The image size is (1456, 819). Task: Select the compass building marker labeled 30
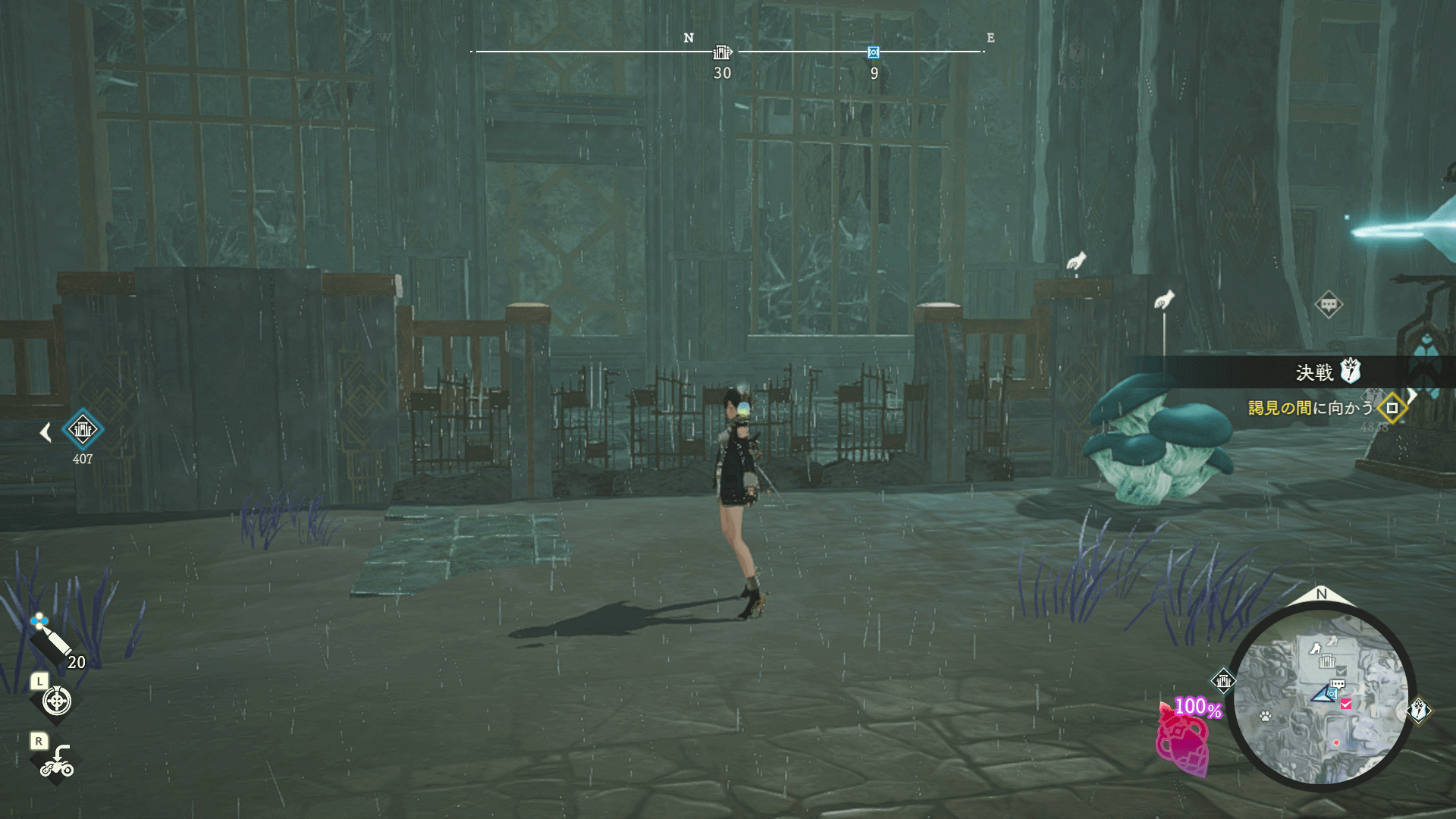[x=722, y=52]
